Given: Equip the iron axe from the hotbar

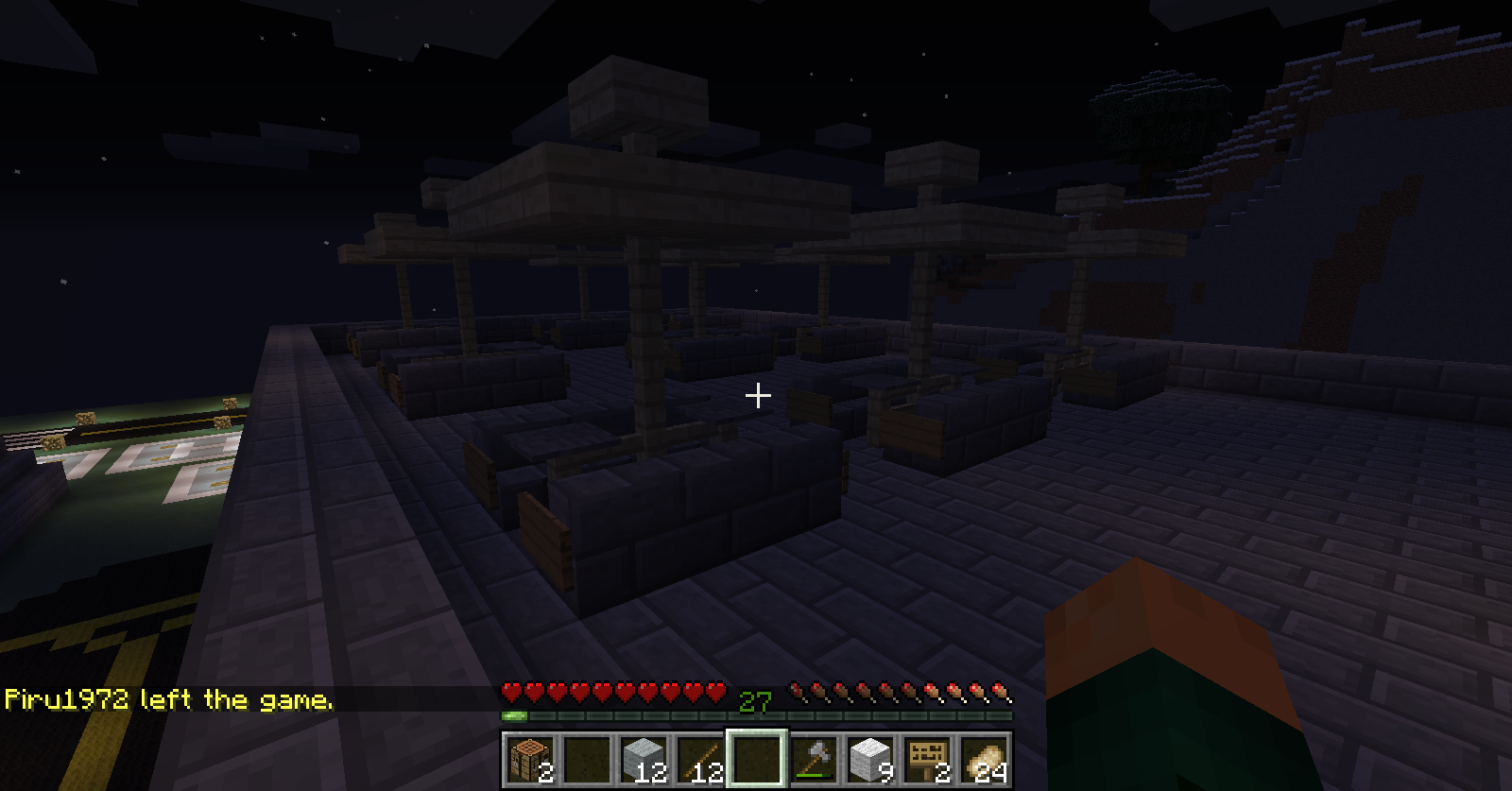Looking at the screenshot, I should pyautogui.click(x=814, y=759).
